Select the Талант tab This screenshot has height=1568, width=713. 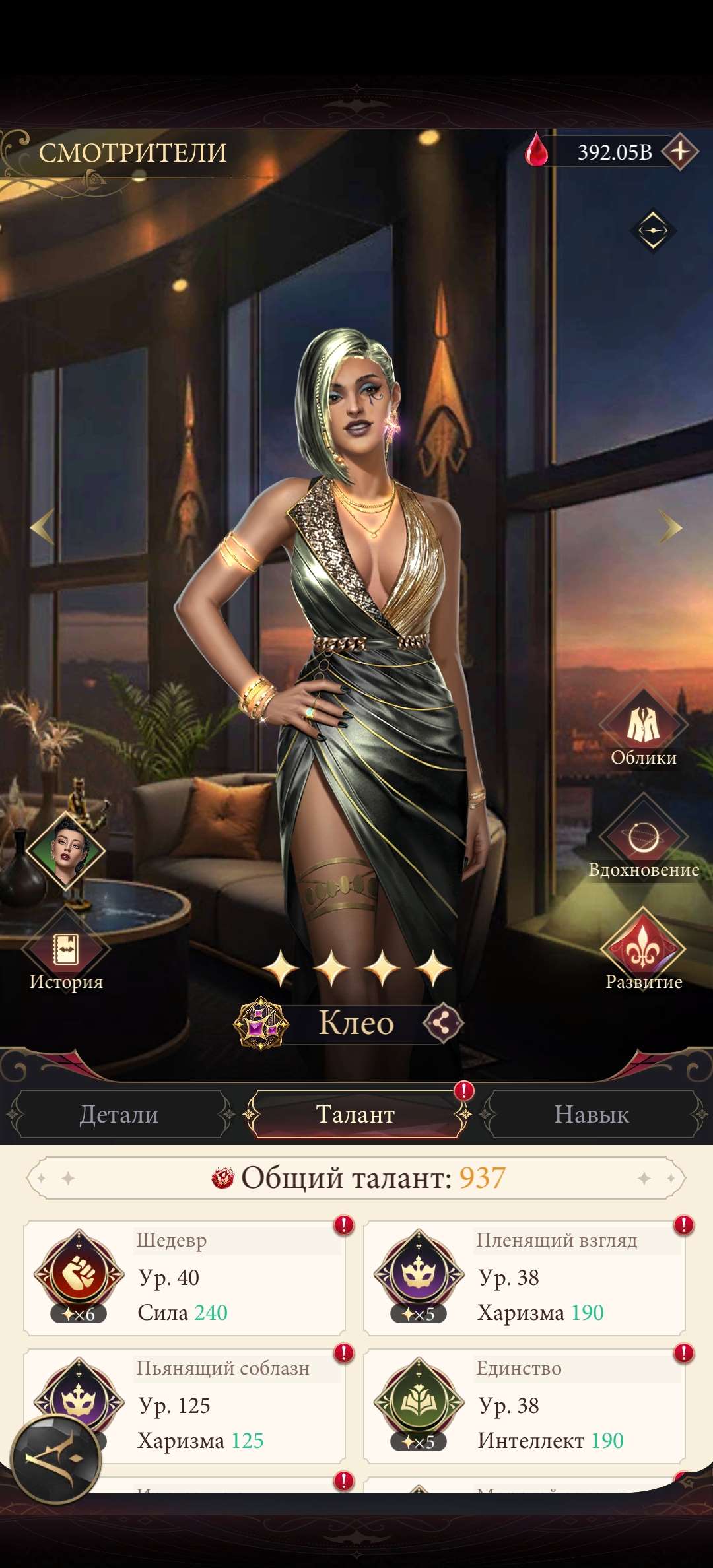356,1115
